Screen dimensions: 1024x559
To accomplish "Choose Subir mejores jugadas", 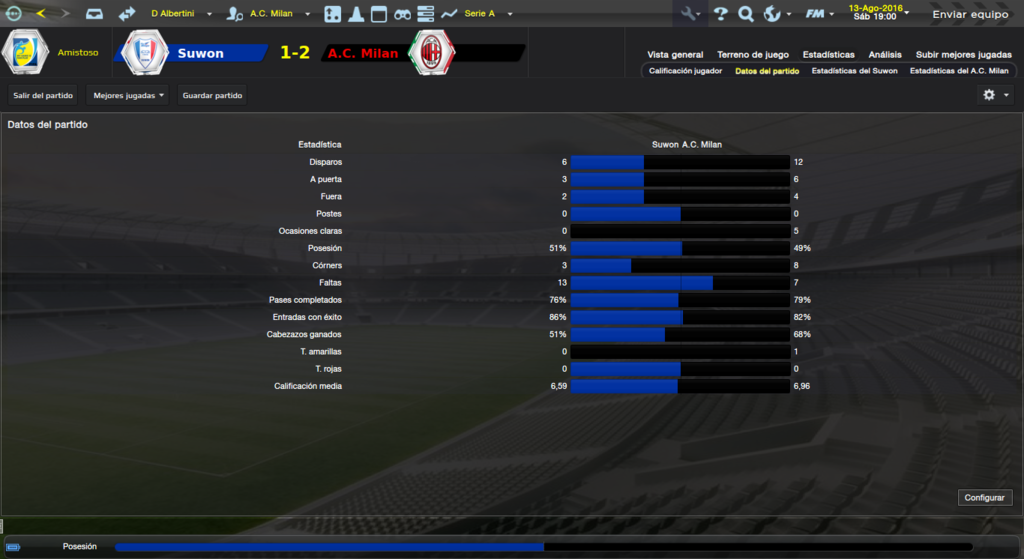I will (x=963, y=55).
